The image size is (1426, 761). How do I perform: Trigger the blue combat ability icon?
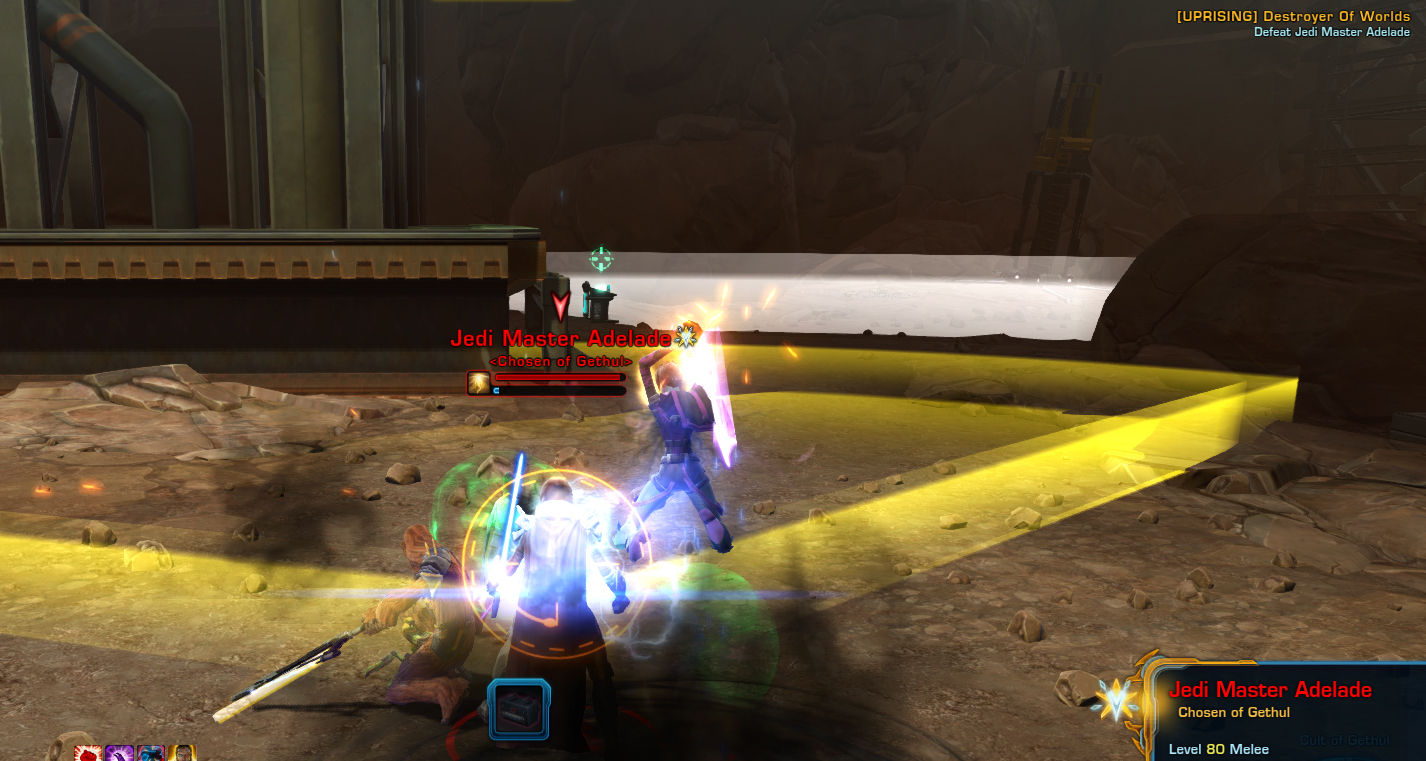(x=151, y=753)
